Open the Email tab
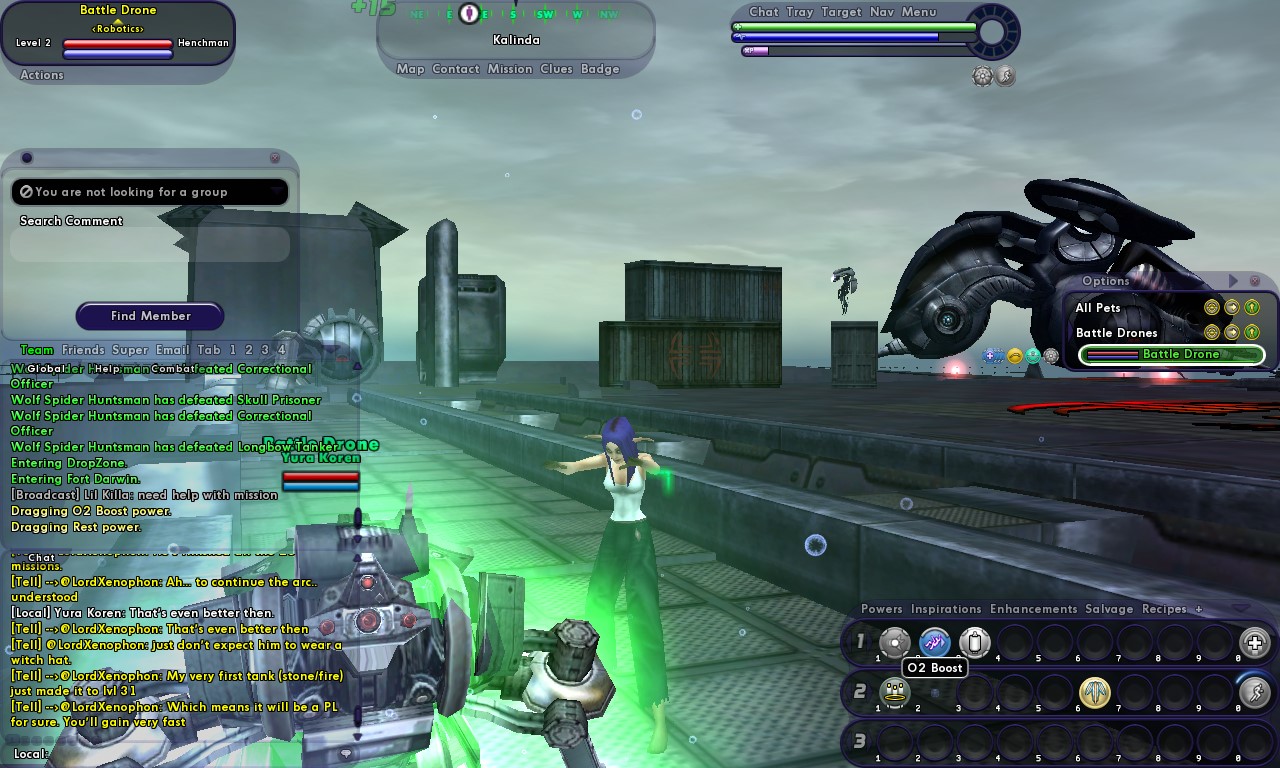 tap(172, 350)
